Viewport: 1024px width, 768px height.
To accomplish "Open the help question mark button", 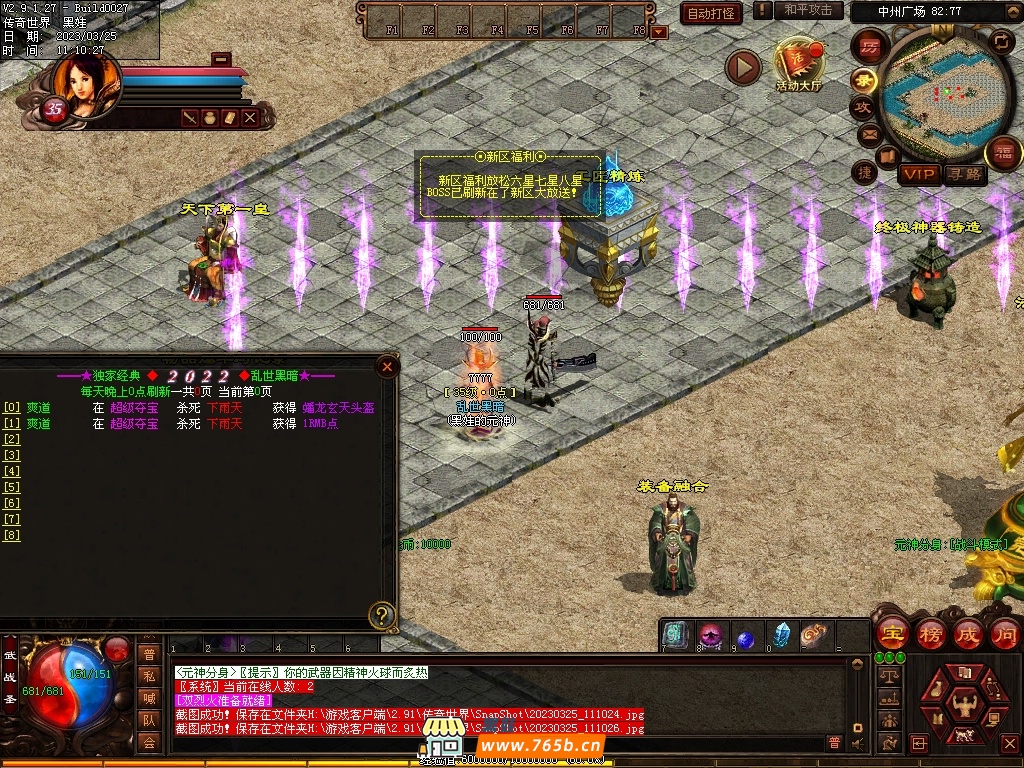I will coord(381,614).
